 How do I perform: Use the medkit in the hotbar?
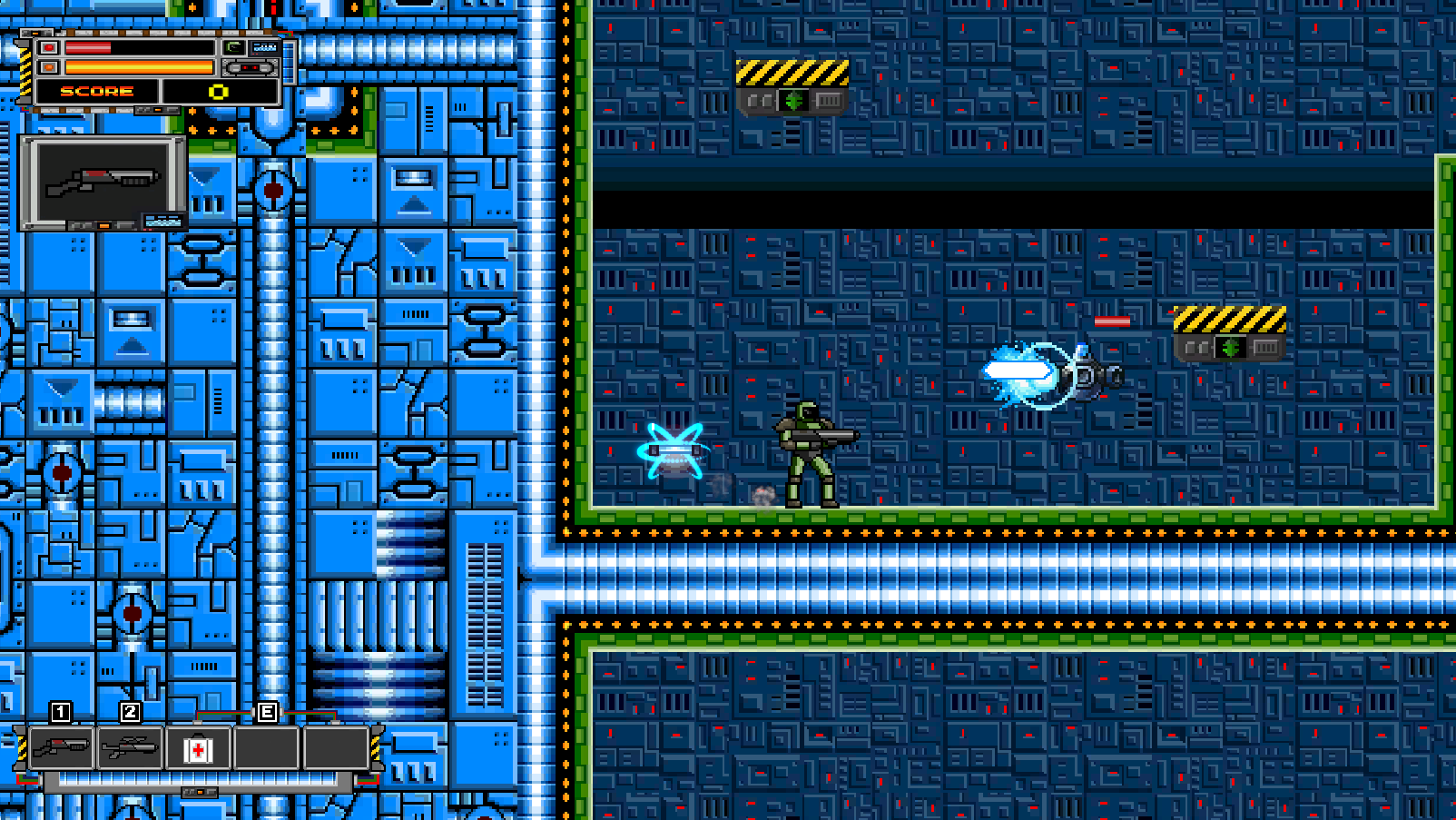199,749
